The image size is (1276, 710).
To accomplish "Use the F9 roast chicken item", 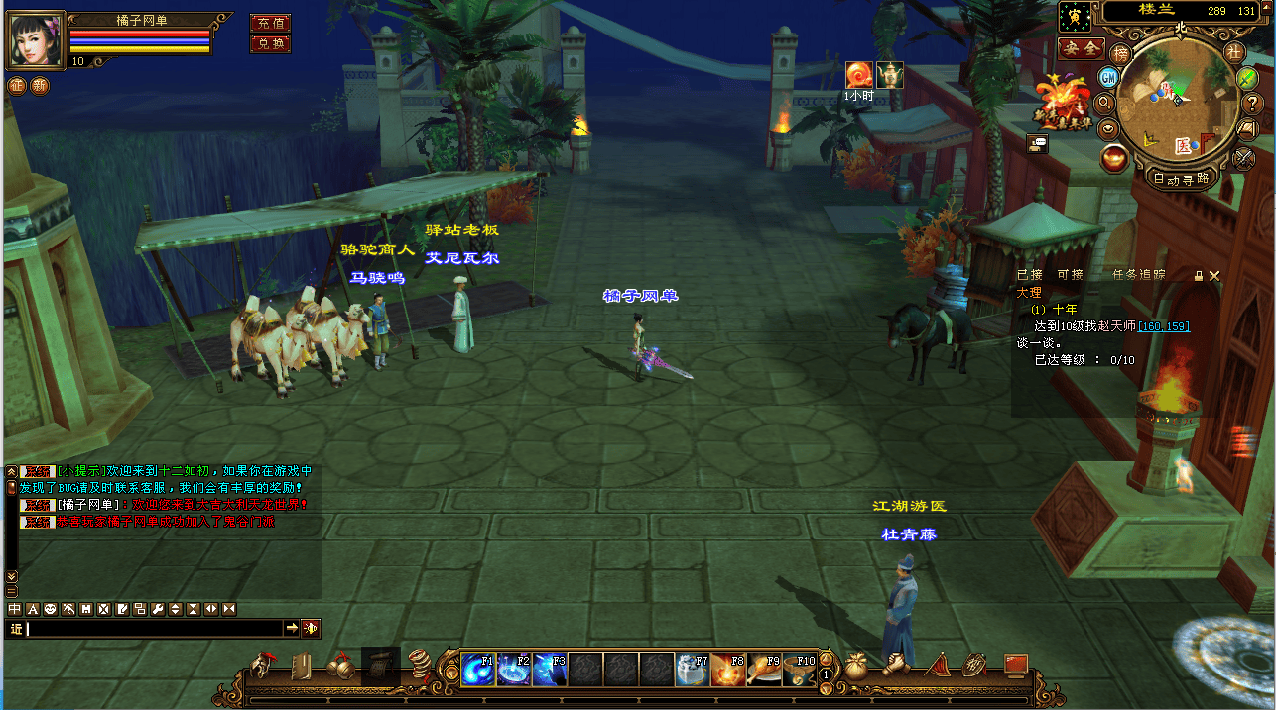I will coord(765,669).
